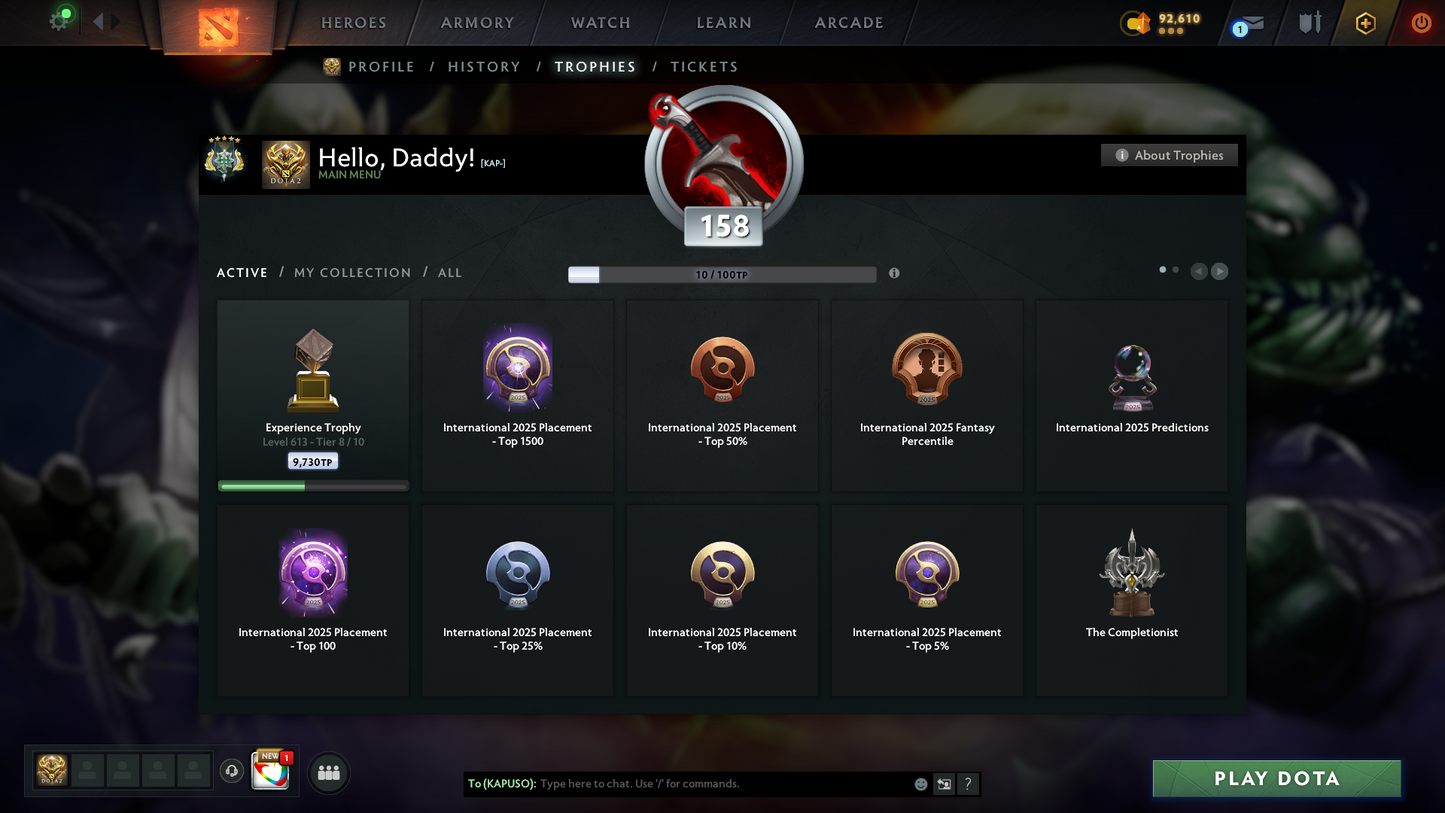Open the Tickets tab

704,67
